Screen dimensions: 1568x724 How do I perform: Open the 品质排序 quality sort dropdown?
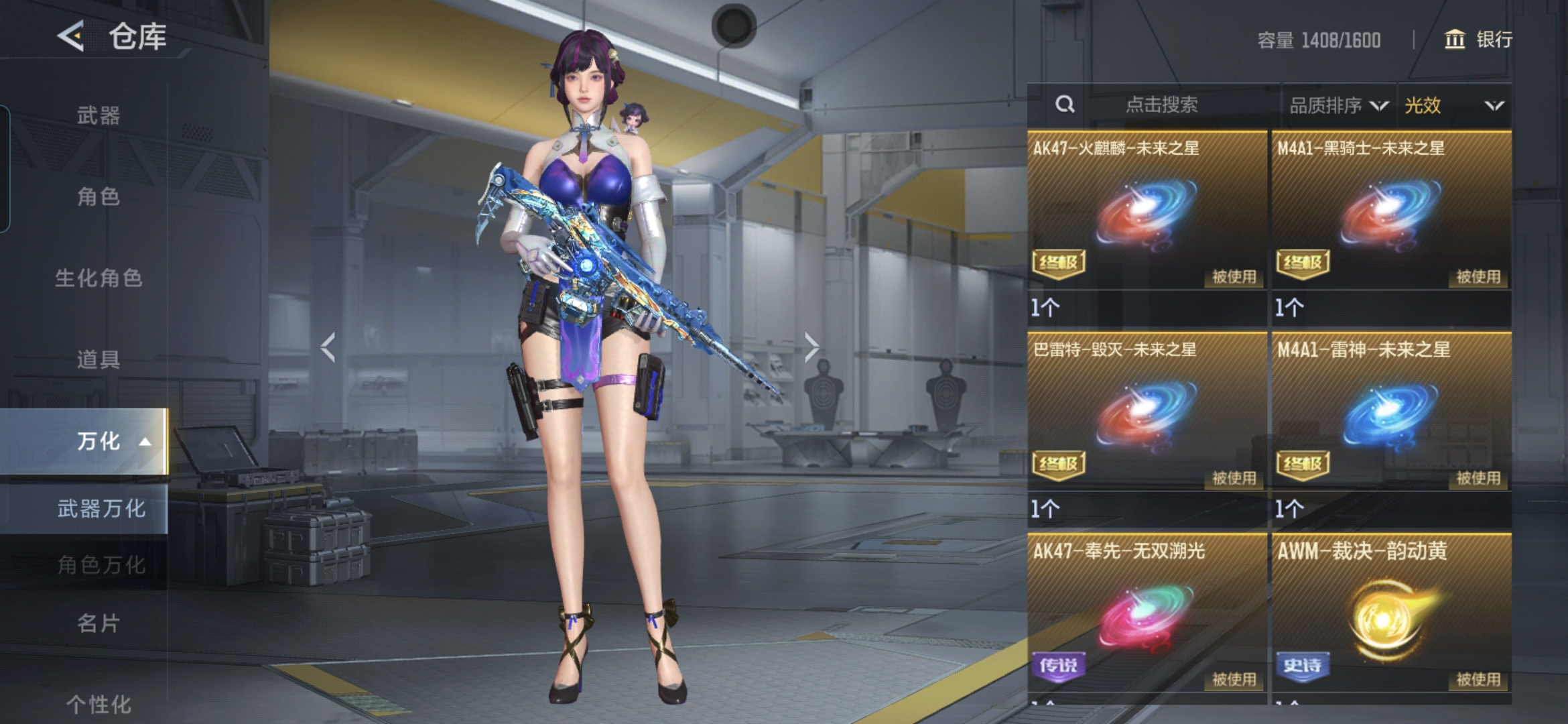click(1338, 105)
